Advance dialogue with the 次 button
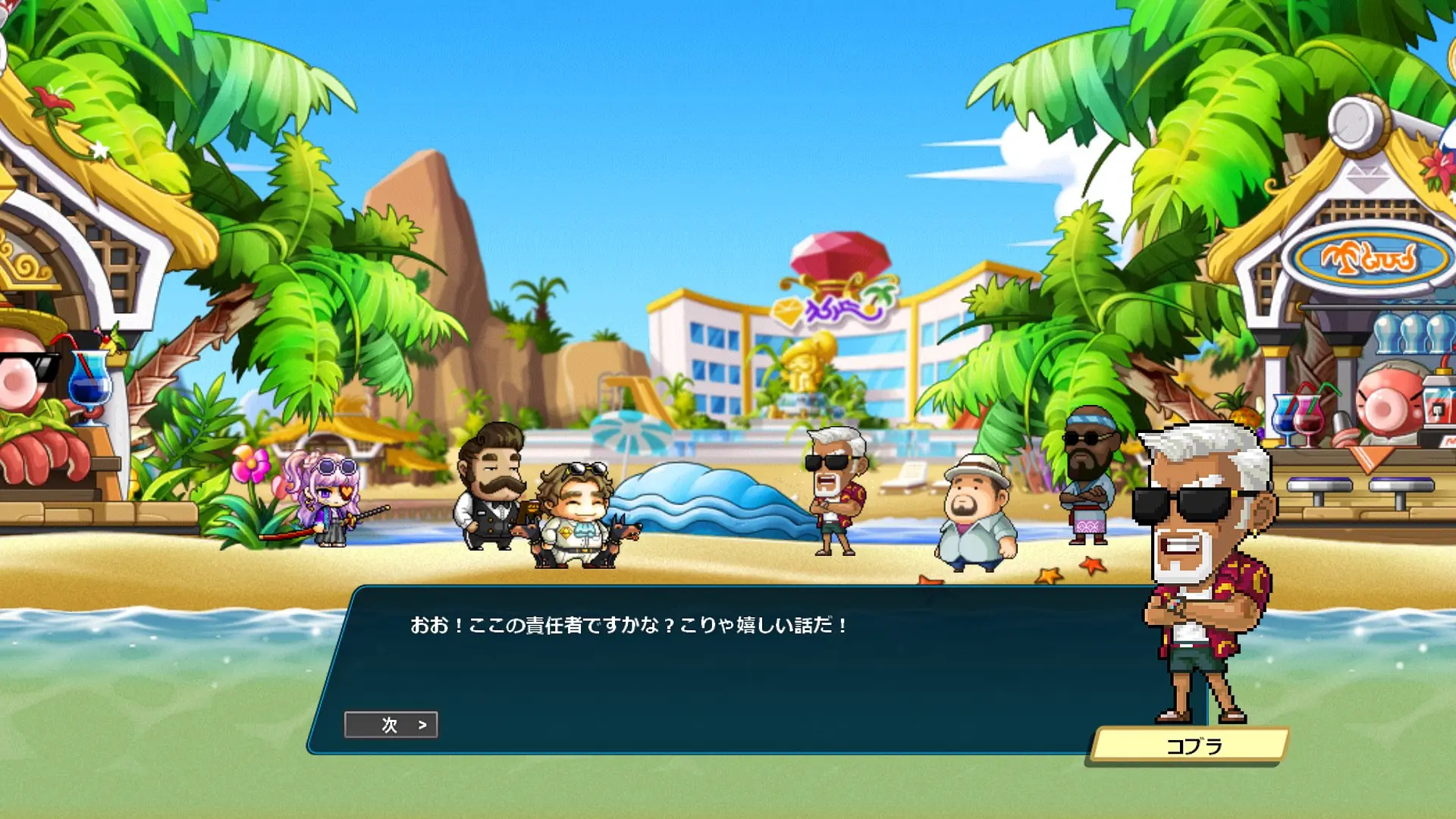 (391, 725)
